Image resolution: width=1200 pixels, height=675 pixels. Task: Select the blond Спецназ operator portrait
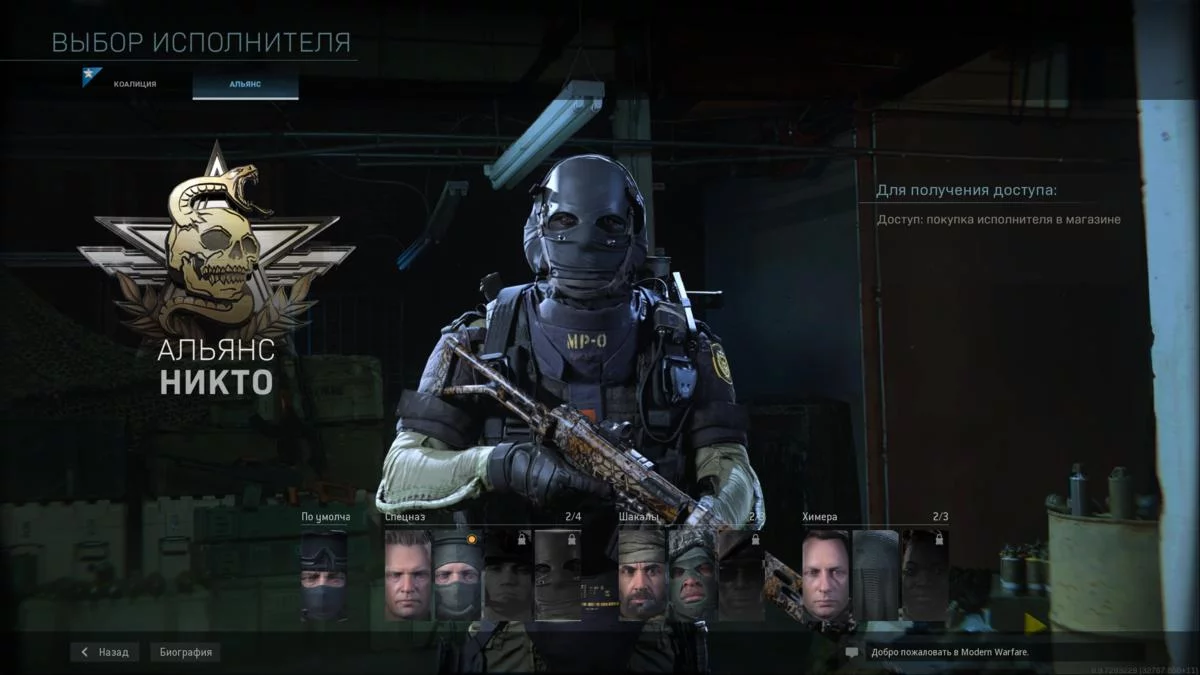(x=408, y=575)
